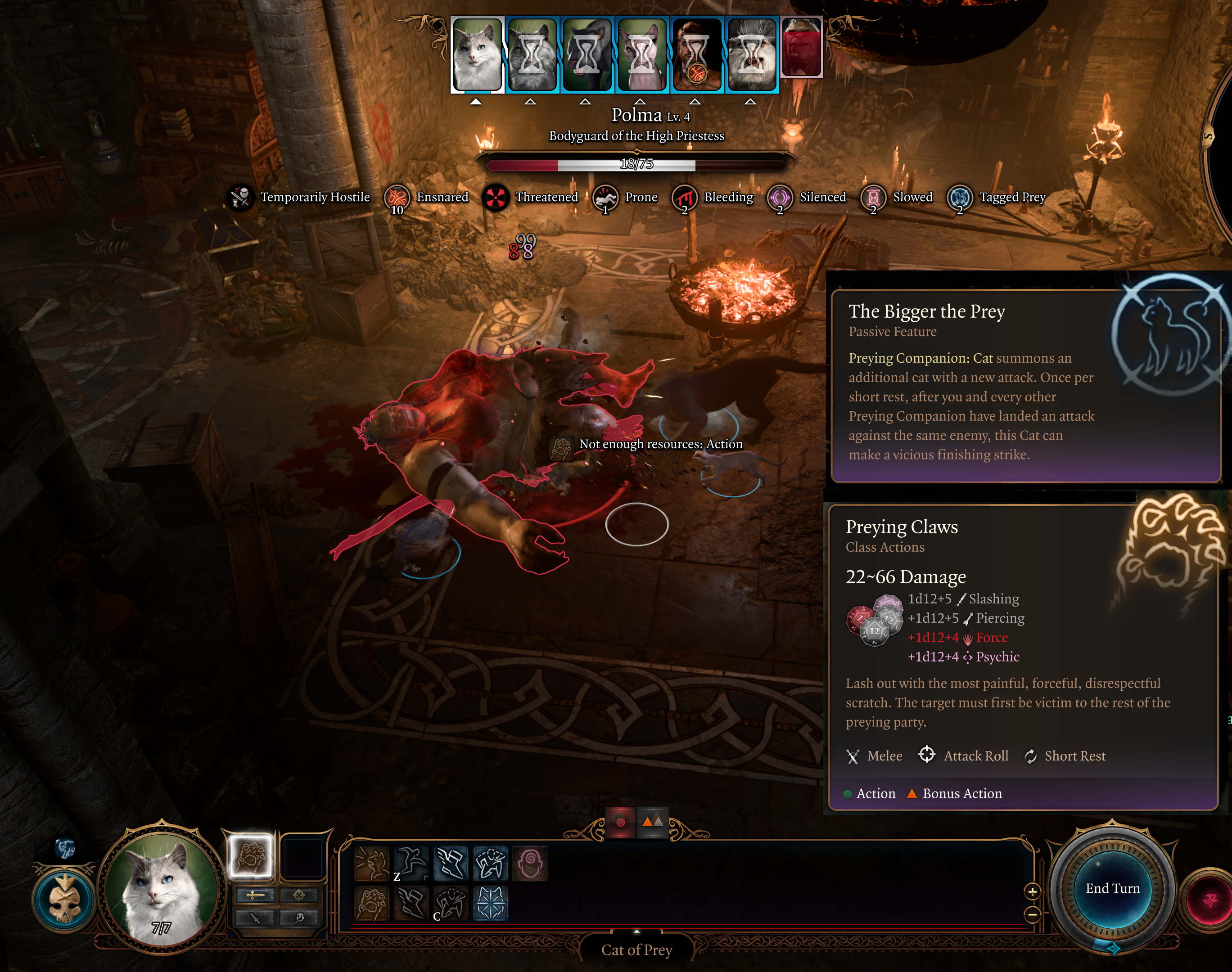Activate the Dash winged boot ability

pos(451,863)
